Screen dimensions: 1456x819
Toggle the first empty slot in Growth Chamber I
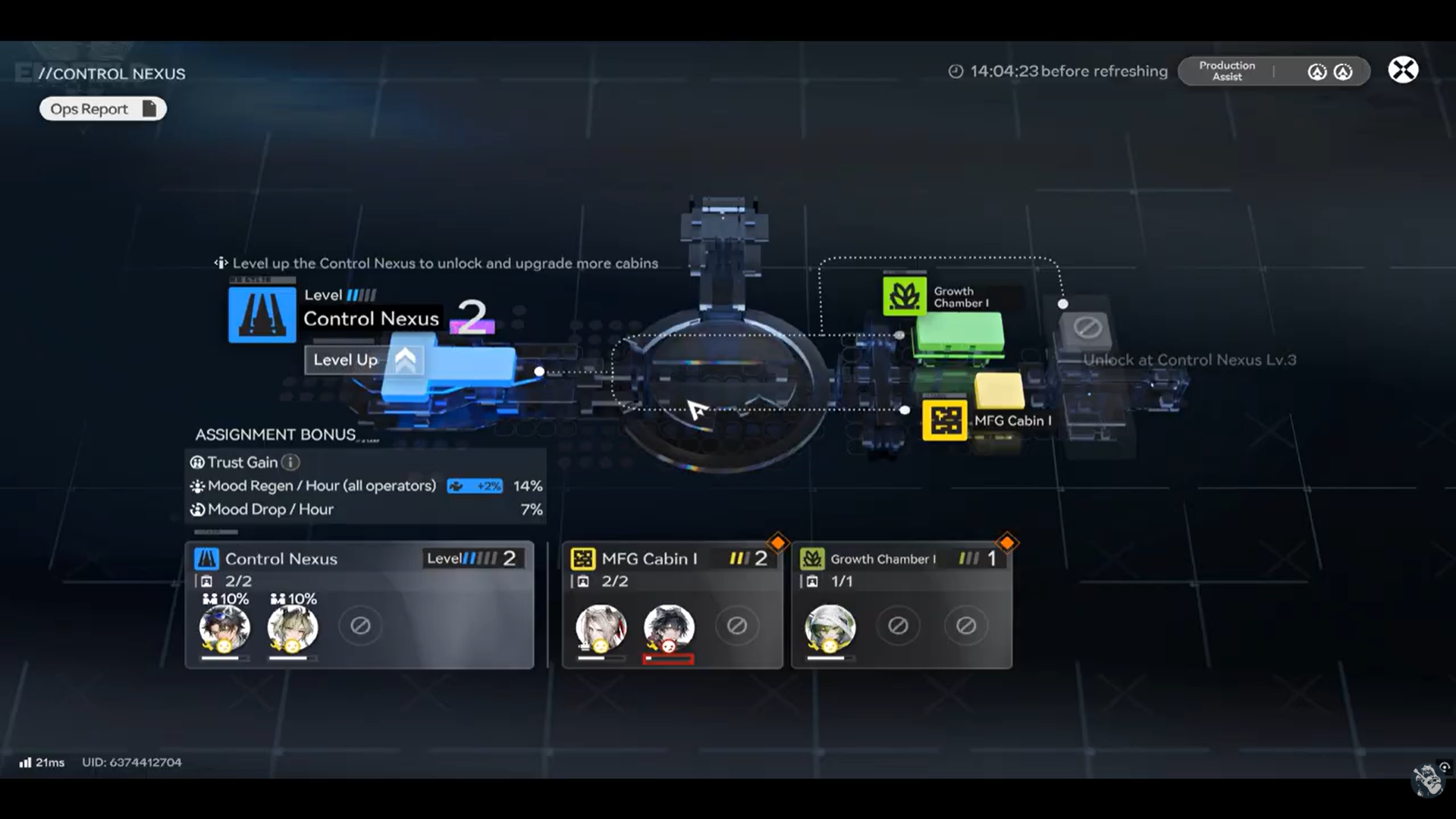click(x=899, y=625)
